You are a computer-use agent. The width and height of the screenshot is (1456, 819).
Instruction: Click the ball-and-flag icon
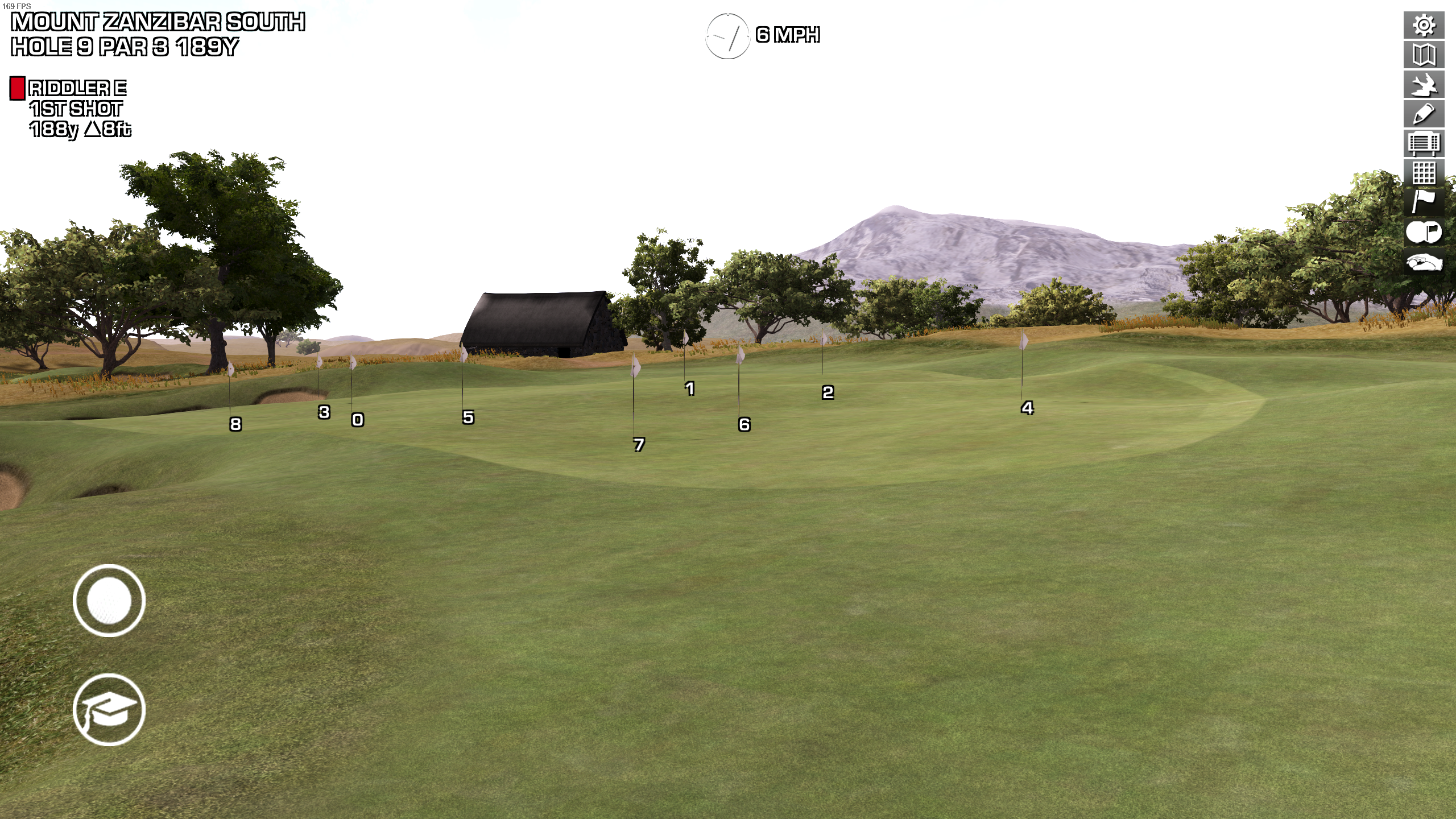[x=1424, y=231]
